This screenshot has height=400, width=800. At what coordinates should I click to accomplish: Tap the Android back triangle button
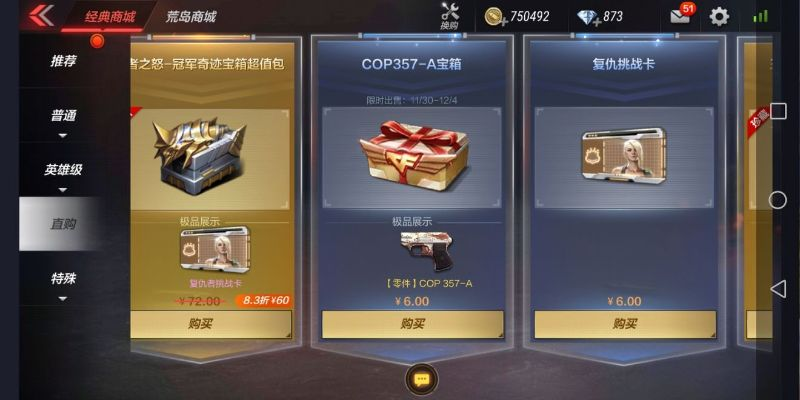(778, 289)
